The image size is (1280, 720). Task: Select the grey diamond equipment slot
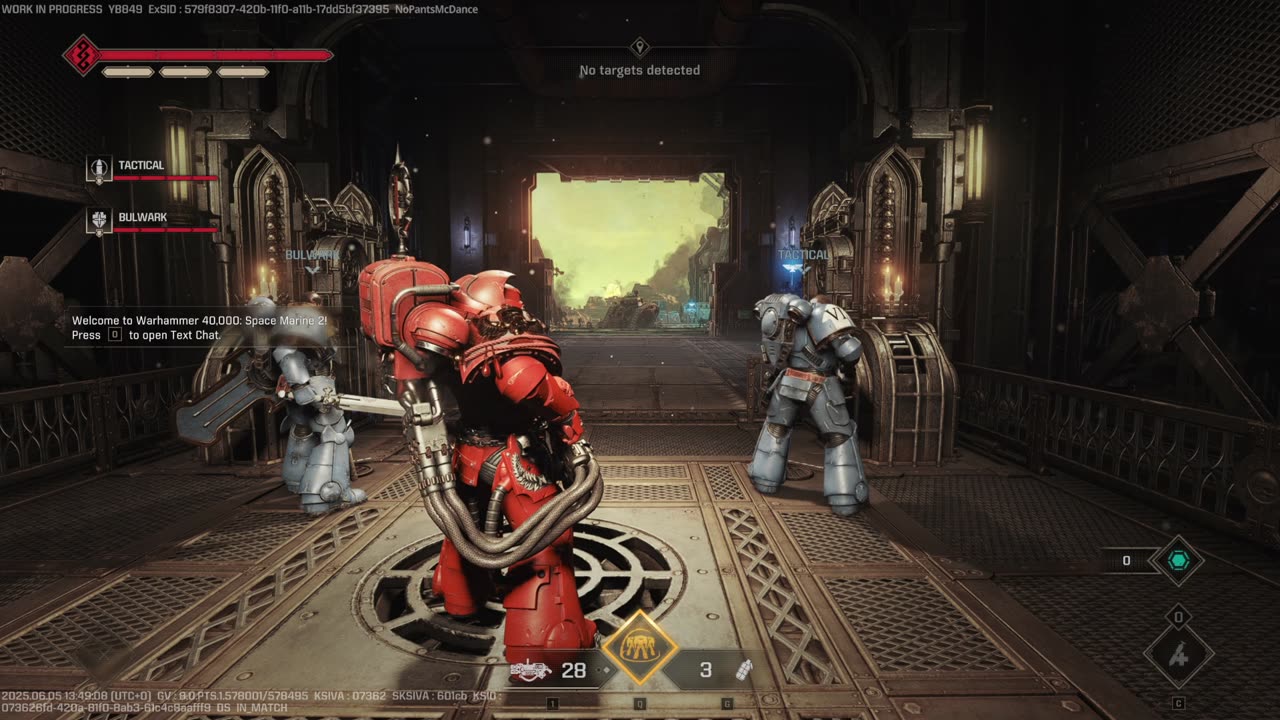click(1179, 656)
